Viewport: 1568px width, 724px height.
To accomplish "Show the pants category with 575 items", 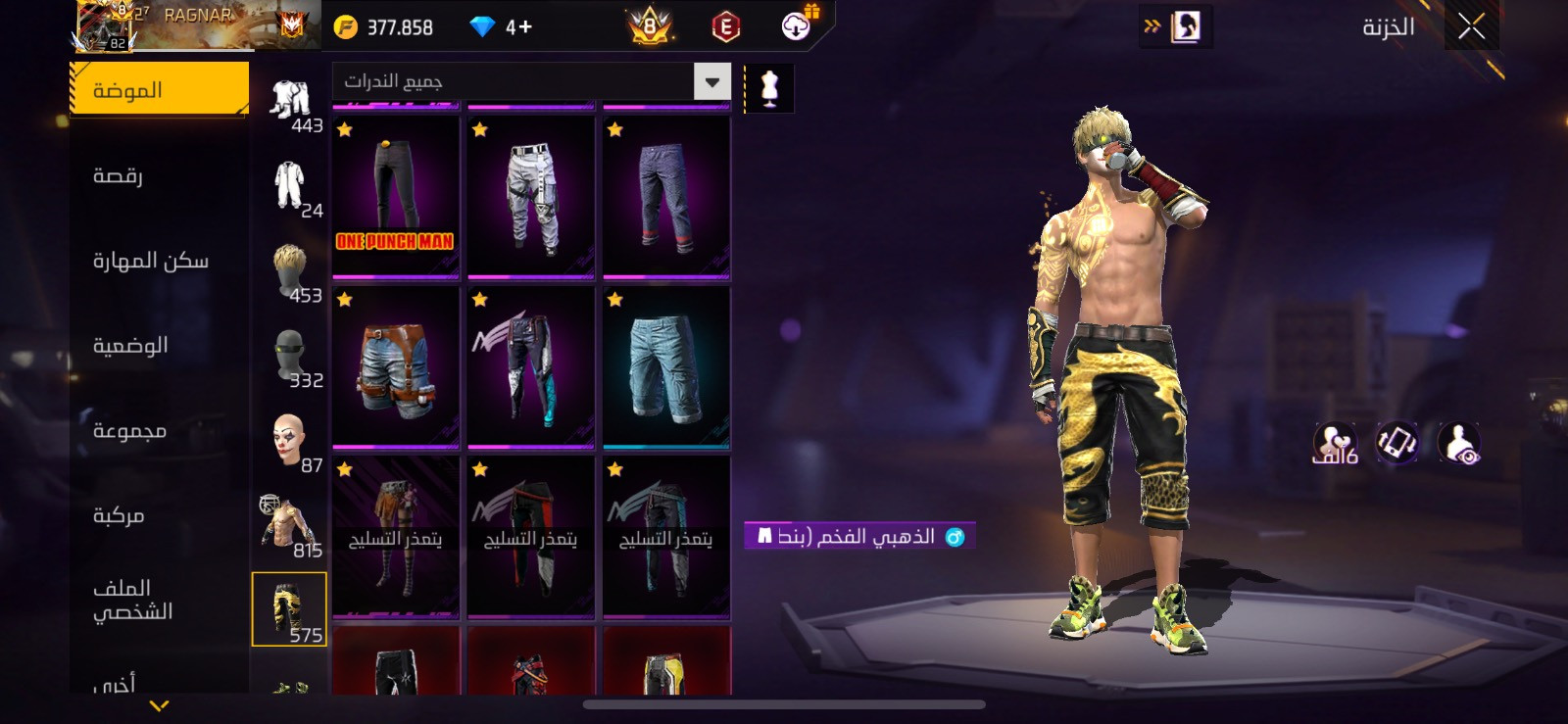I will point(289,609).
